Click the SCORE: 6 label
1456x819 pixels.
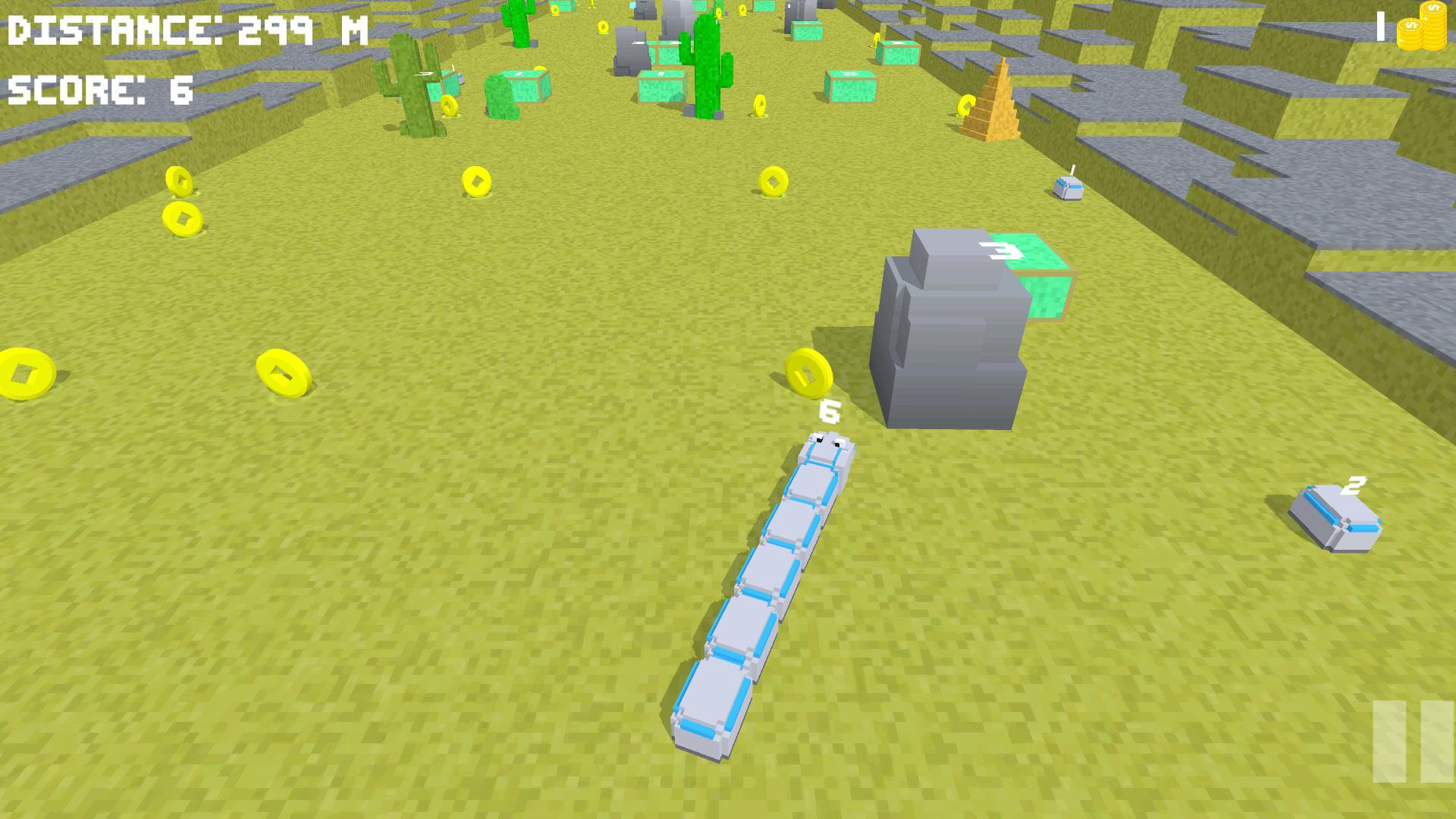click(99, 89)
